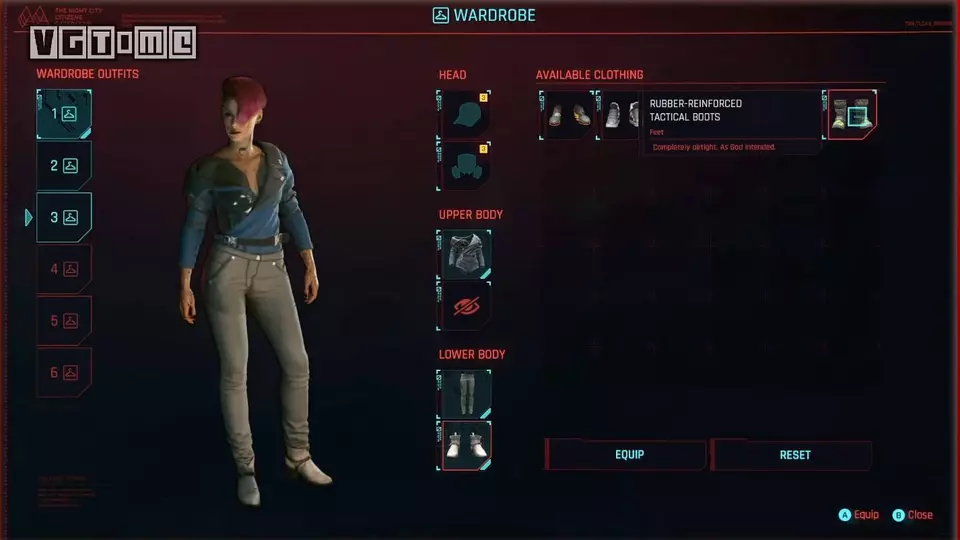Screen dimensions: 960x540
Task: Reset the outfit with the RESET button
Action: (793, 455)
